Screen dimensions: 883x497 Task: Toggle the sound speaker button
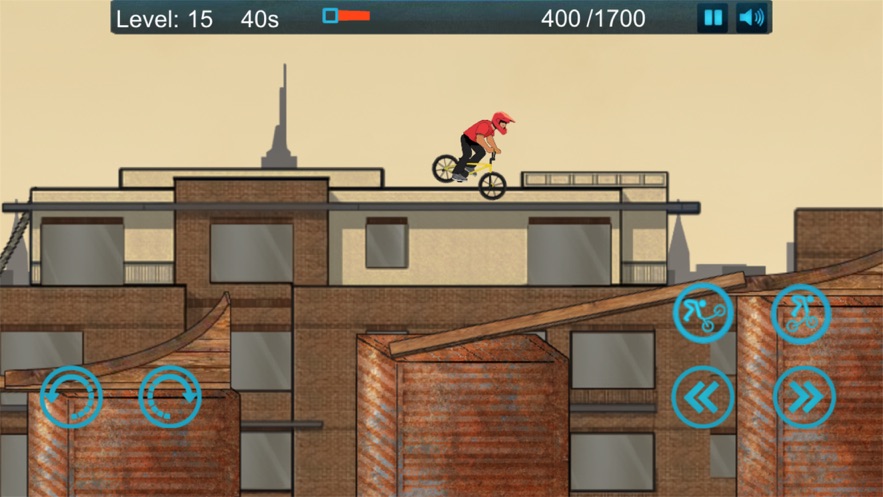(751, 17)
